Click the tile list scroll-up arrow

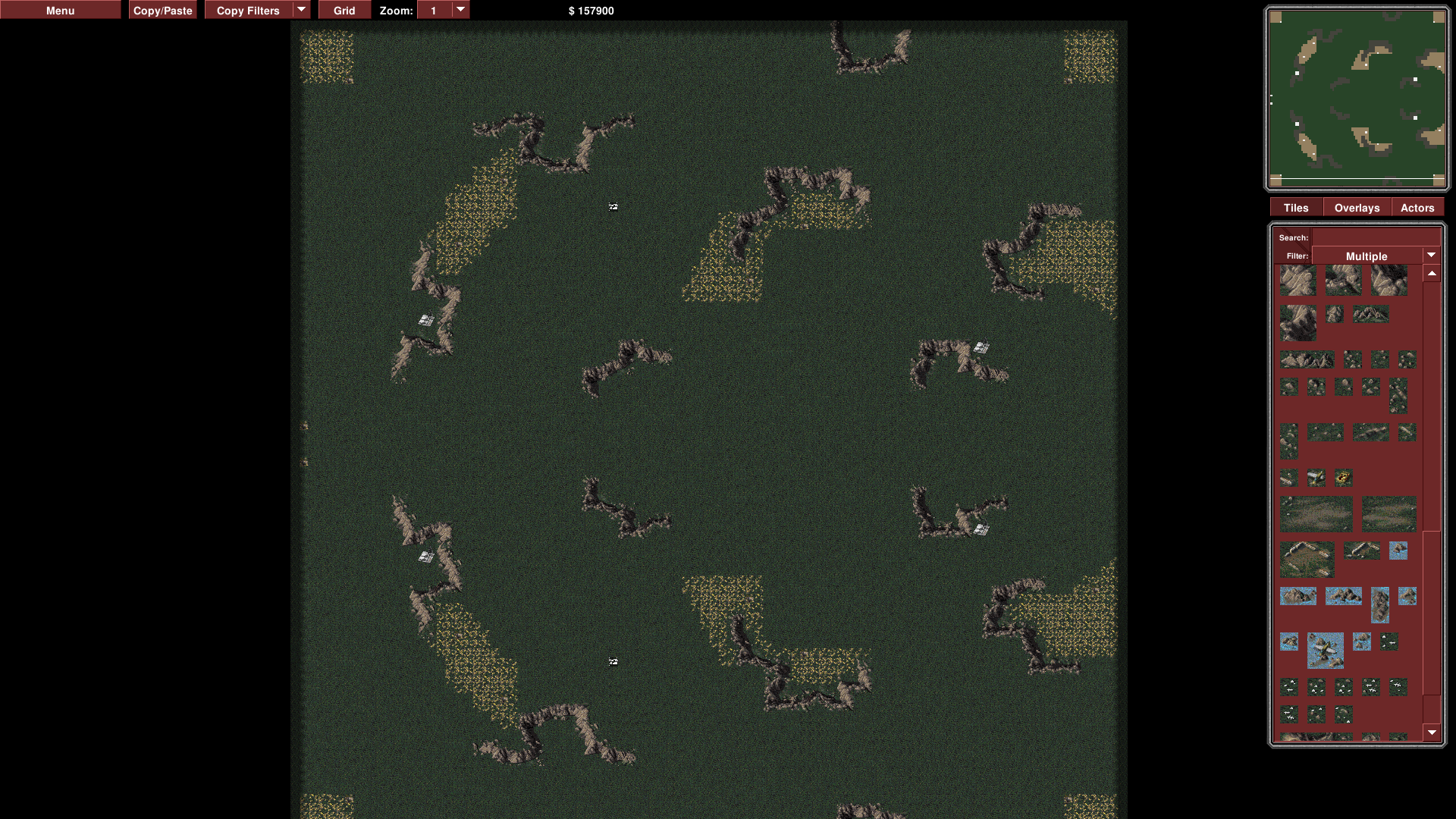click(x=1432, y=274)
